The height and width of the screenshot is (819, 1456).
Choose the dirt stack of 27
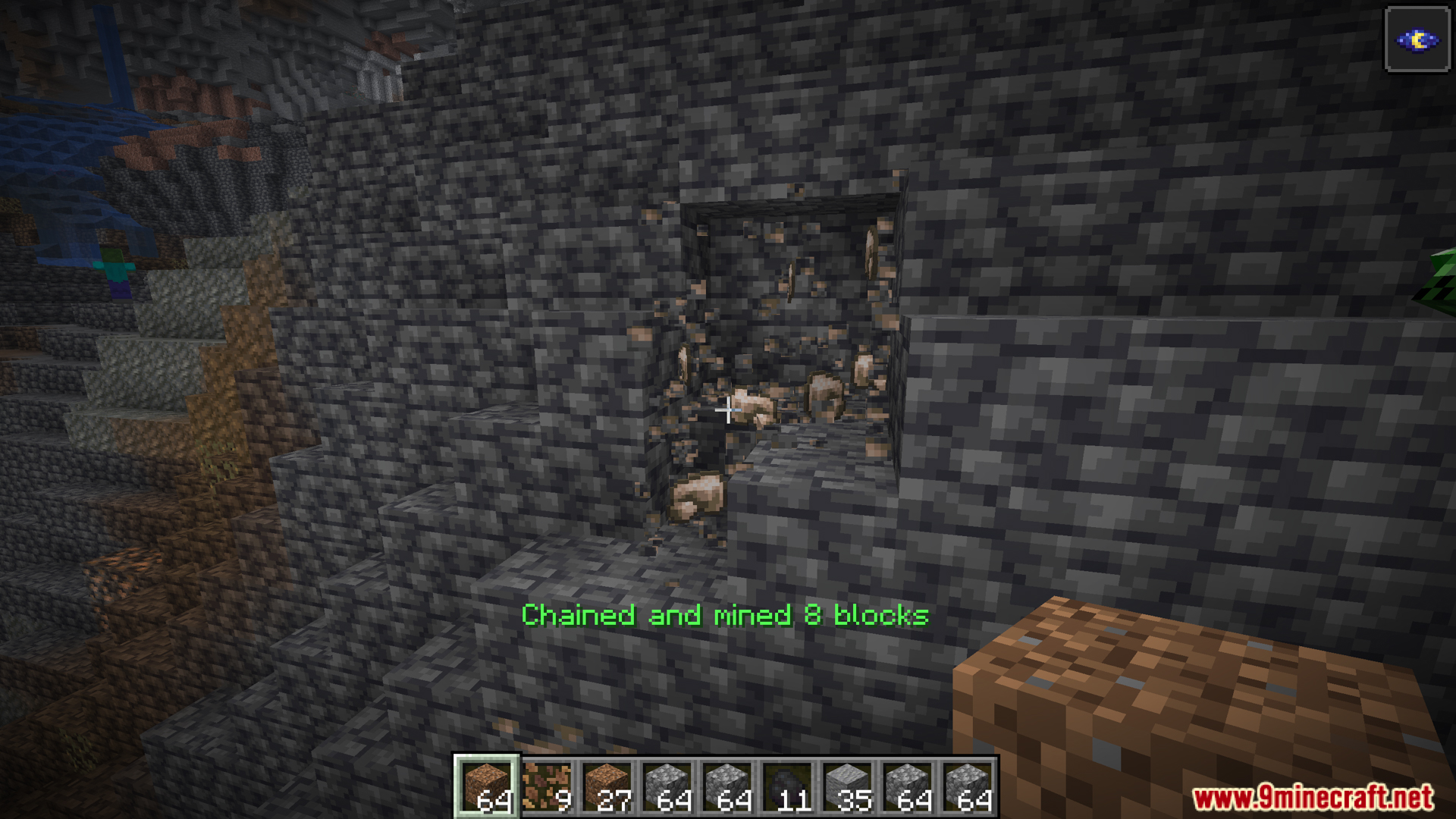point(607,786)
